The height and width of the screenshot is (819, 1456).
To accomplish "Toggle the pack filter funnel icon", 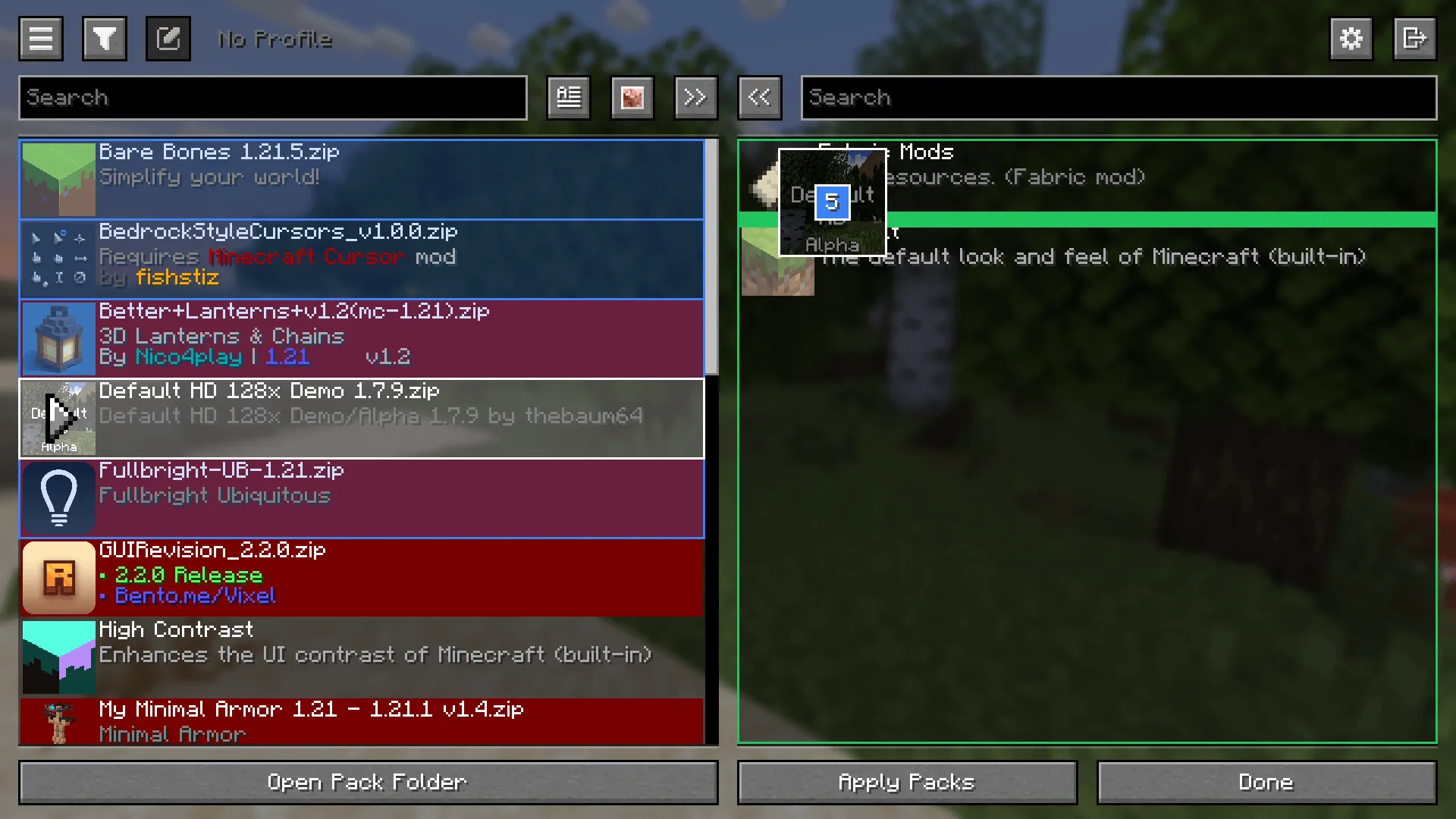I will 104,39.
